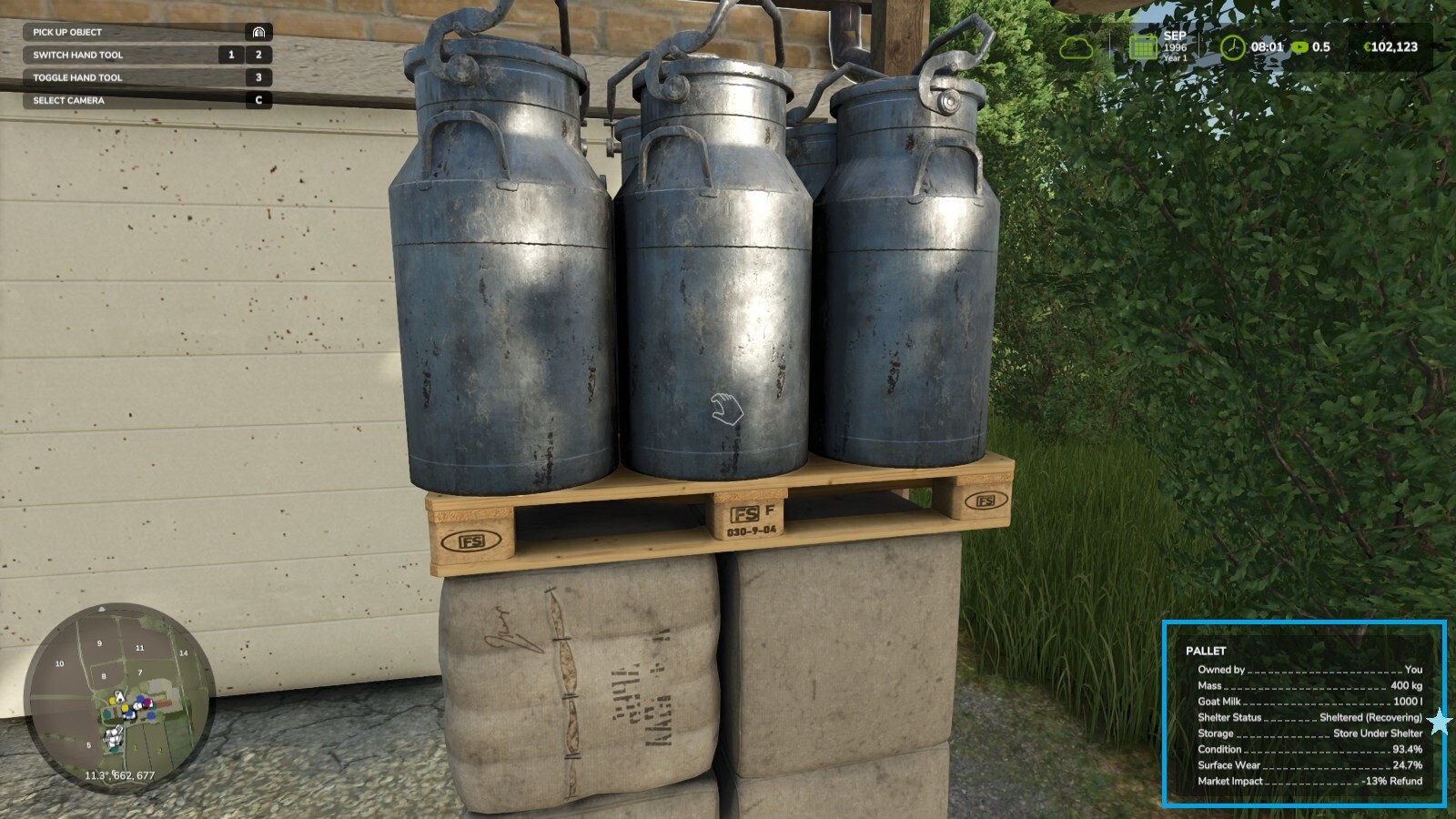Click field 7 on the minimap
The width and height of the screenshot is (1456, 819).
[141, 673]
